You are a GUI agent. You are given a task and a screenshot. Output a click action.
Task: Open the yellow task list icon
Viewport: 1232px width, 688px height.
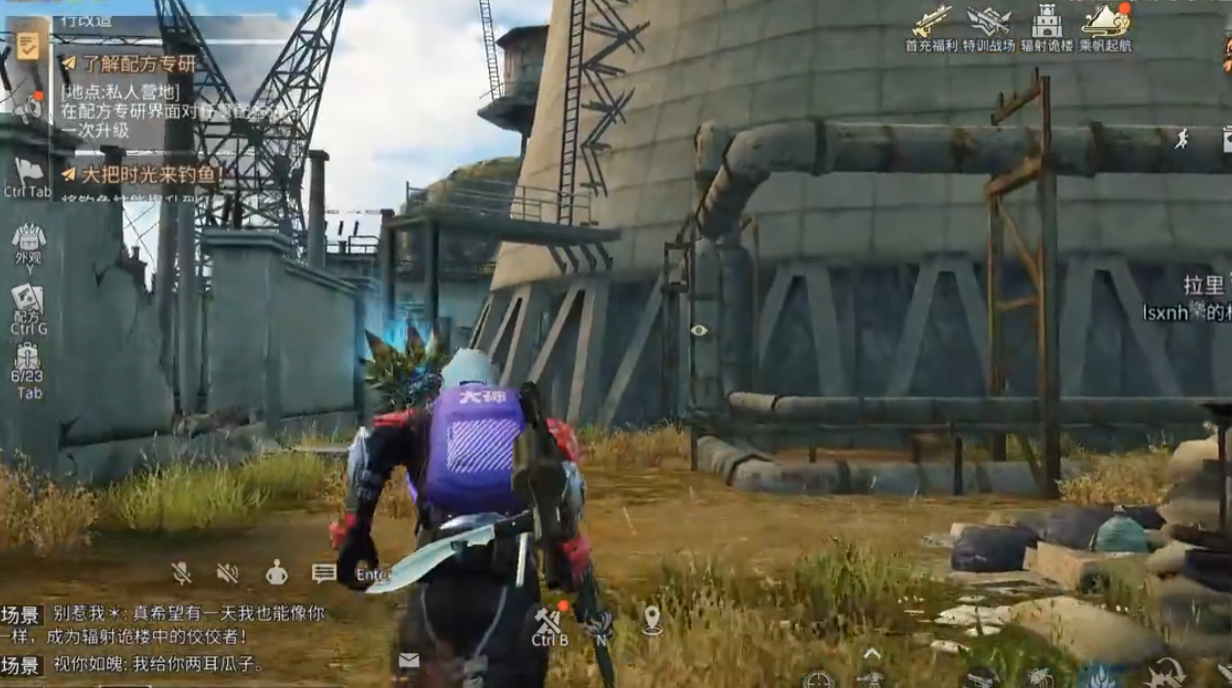27,46
